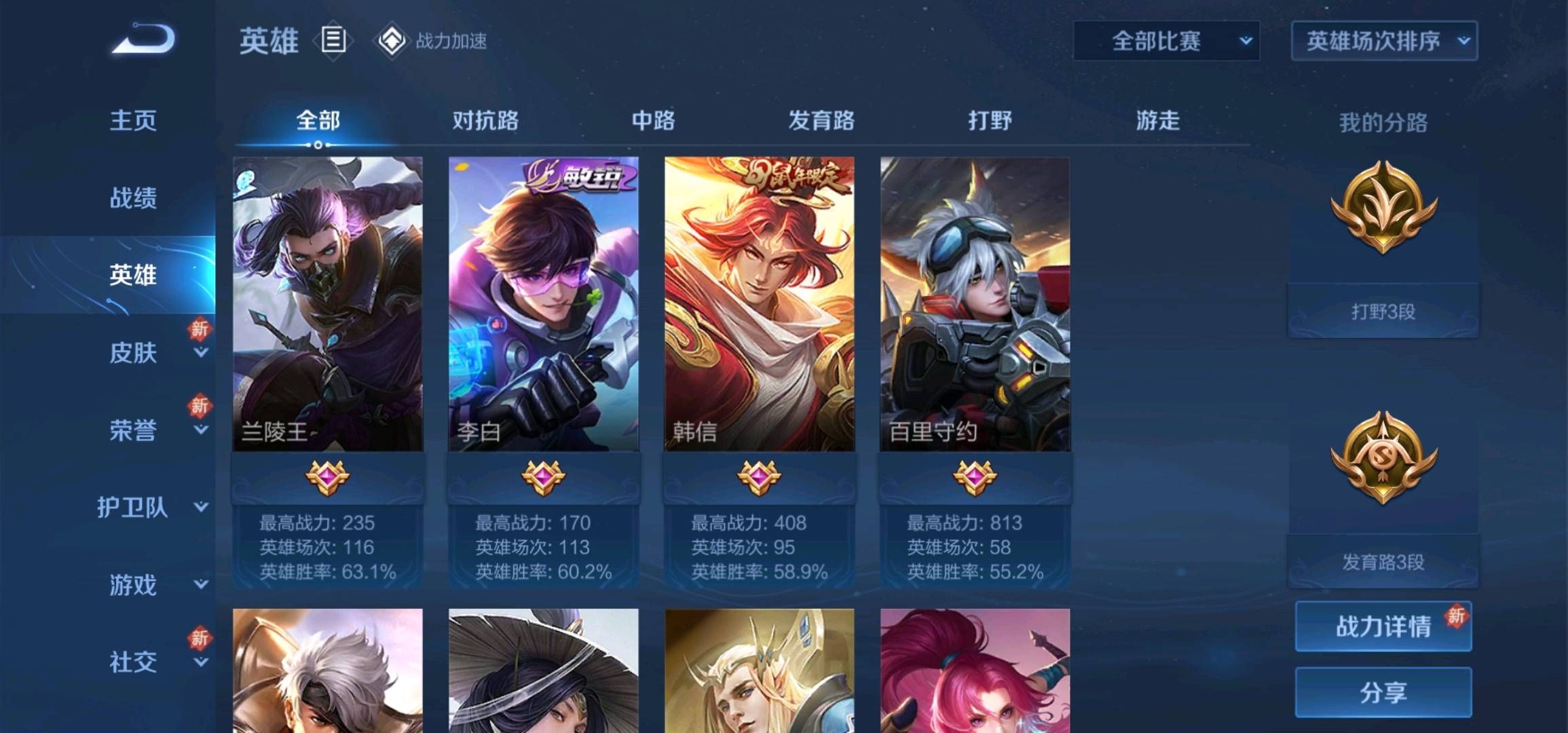Open 战力详情 power details
The width and height of the screenshot is (1568, 733).
point(1382,628)
